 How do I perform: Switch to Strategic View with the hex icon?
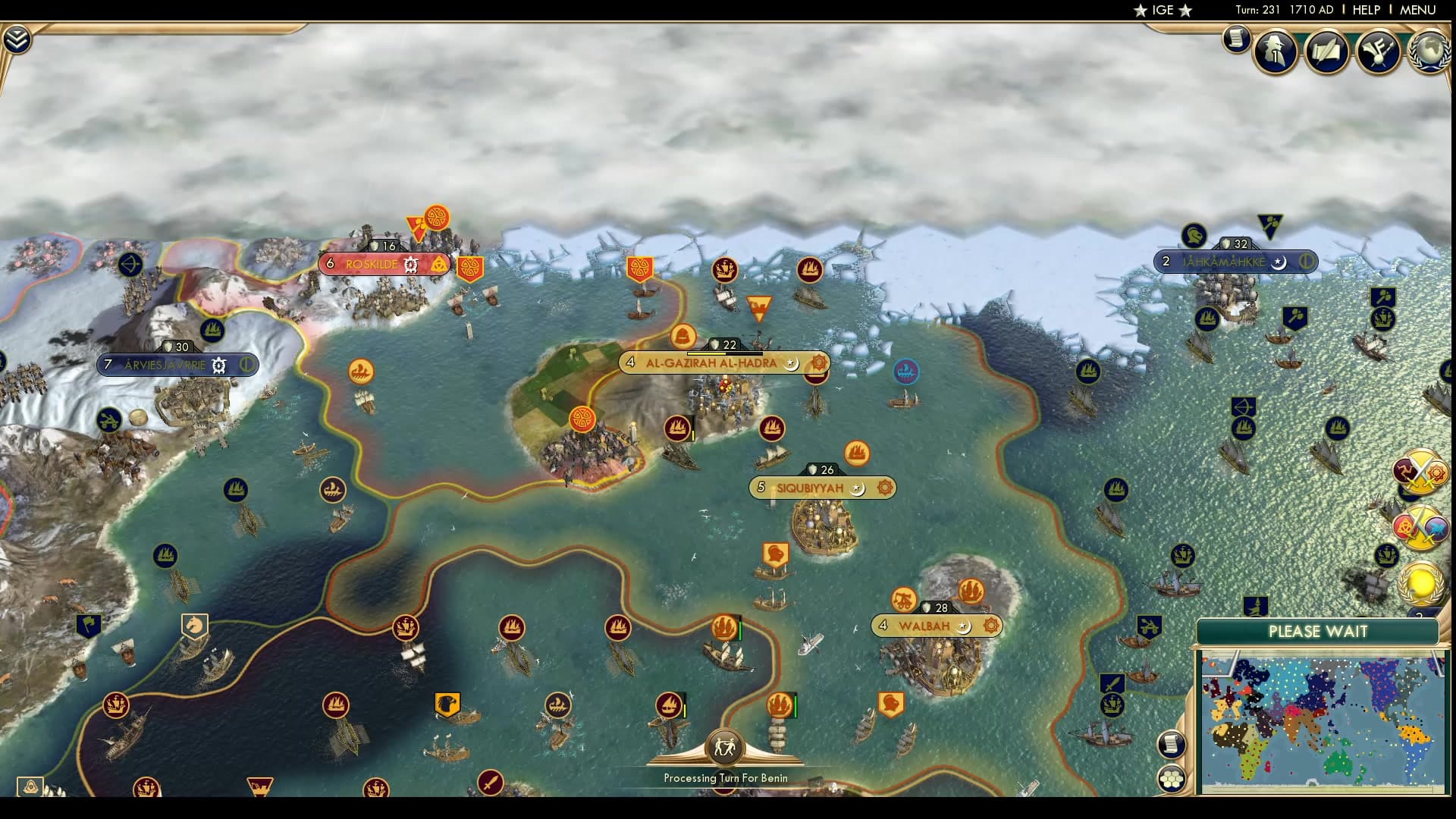coord(1172,779)
